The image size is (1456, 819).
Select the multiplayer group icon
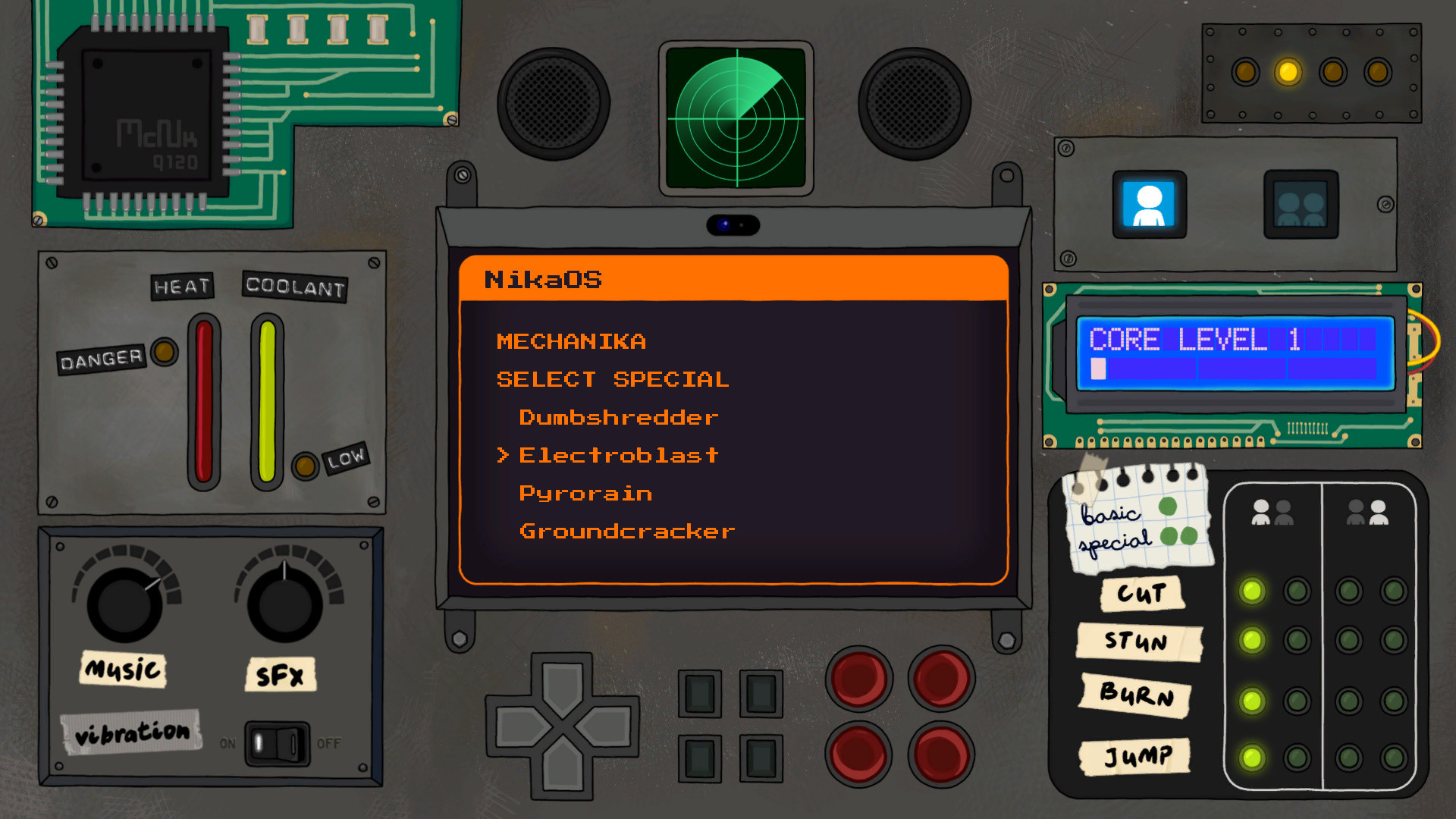click(1299, 205)
